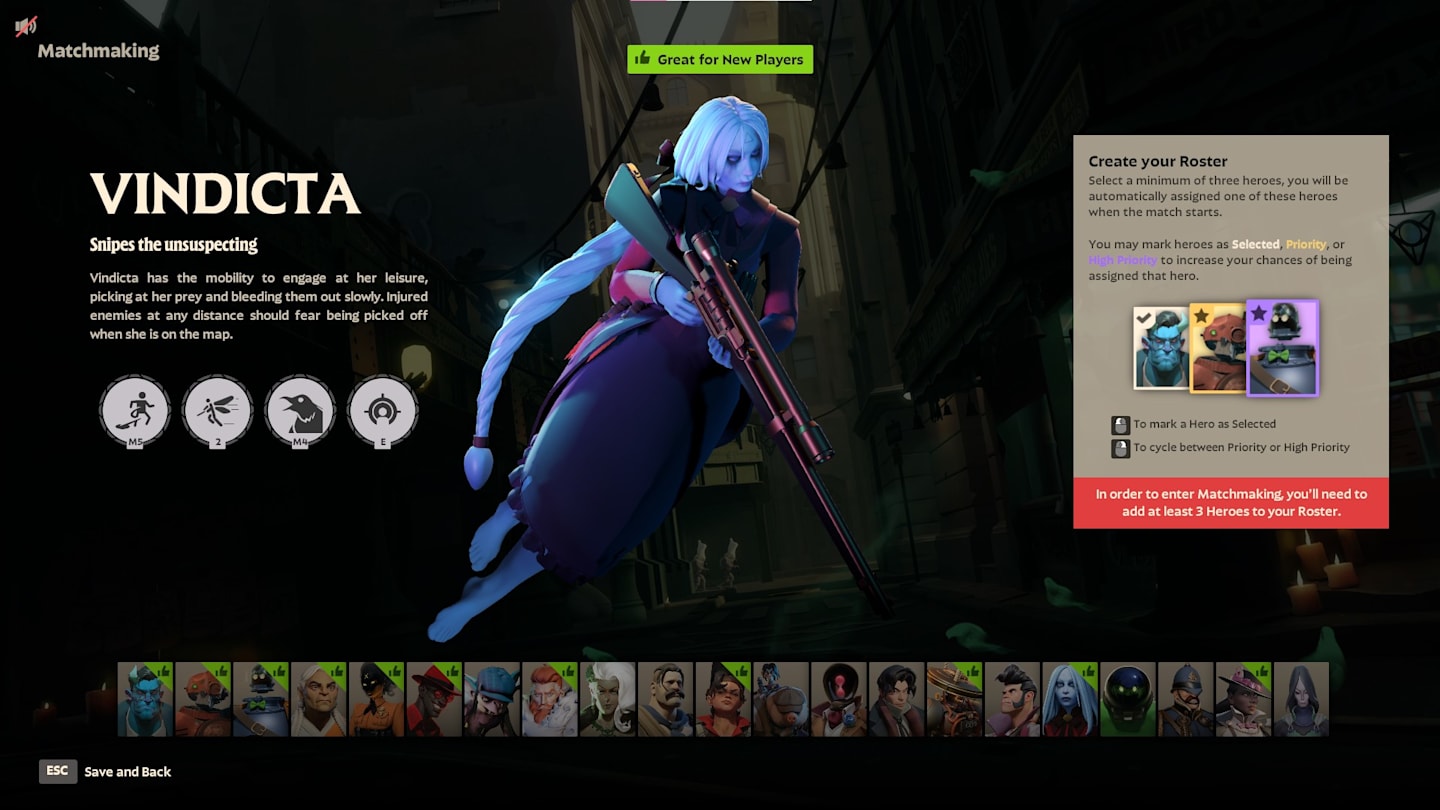The height and width of the screenshot is (810, 1440).
Task: Click mouse icon to cycle Priority levels
Action: click(1121, 447)
